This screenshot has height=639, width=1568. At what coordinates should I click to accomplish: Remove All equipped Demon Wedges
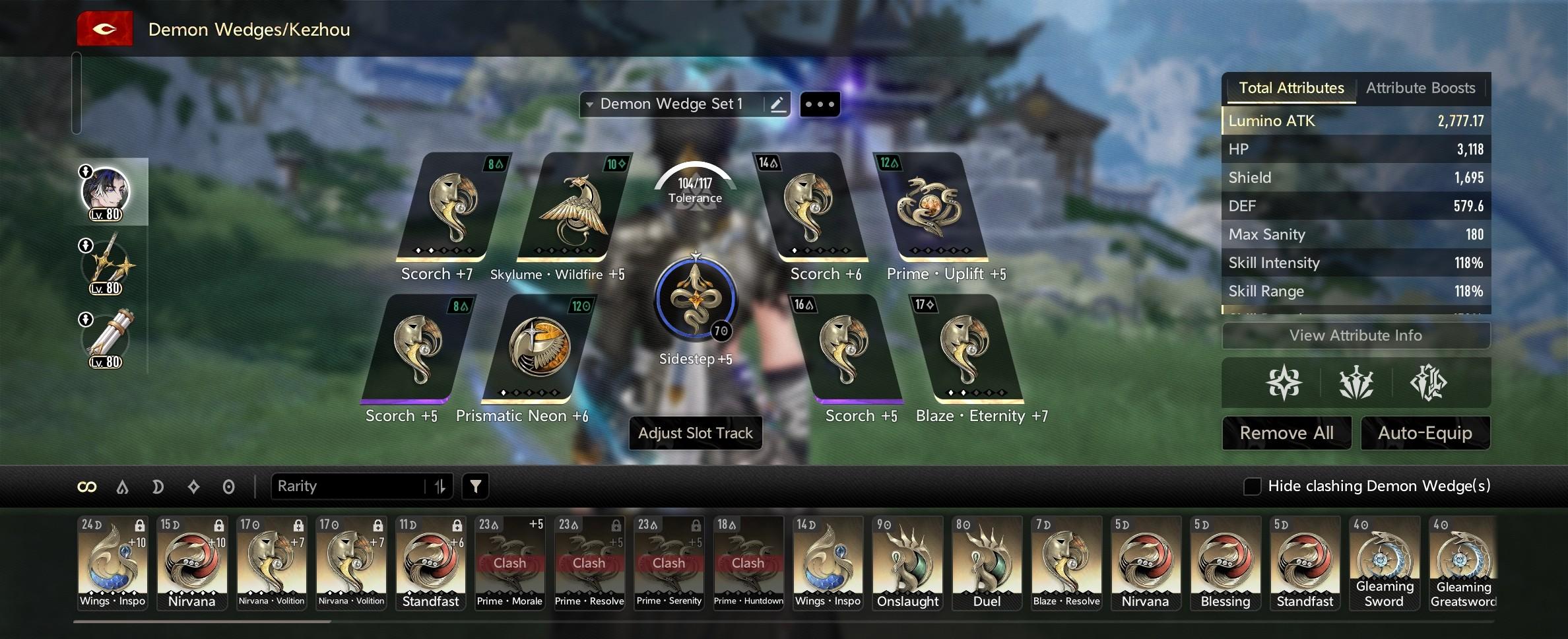click(1286, 433)
